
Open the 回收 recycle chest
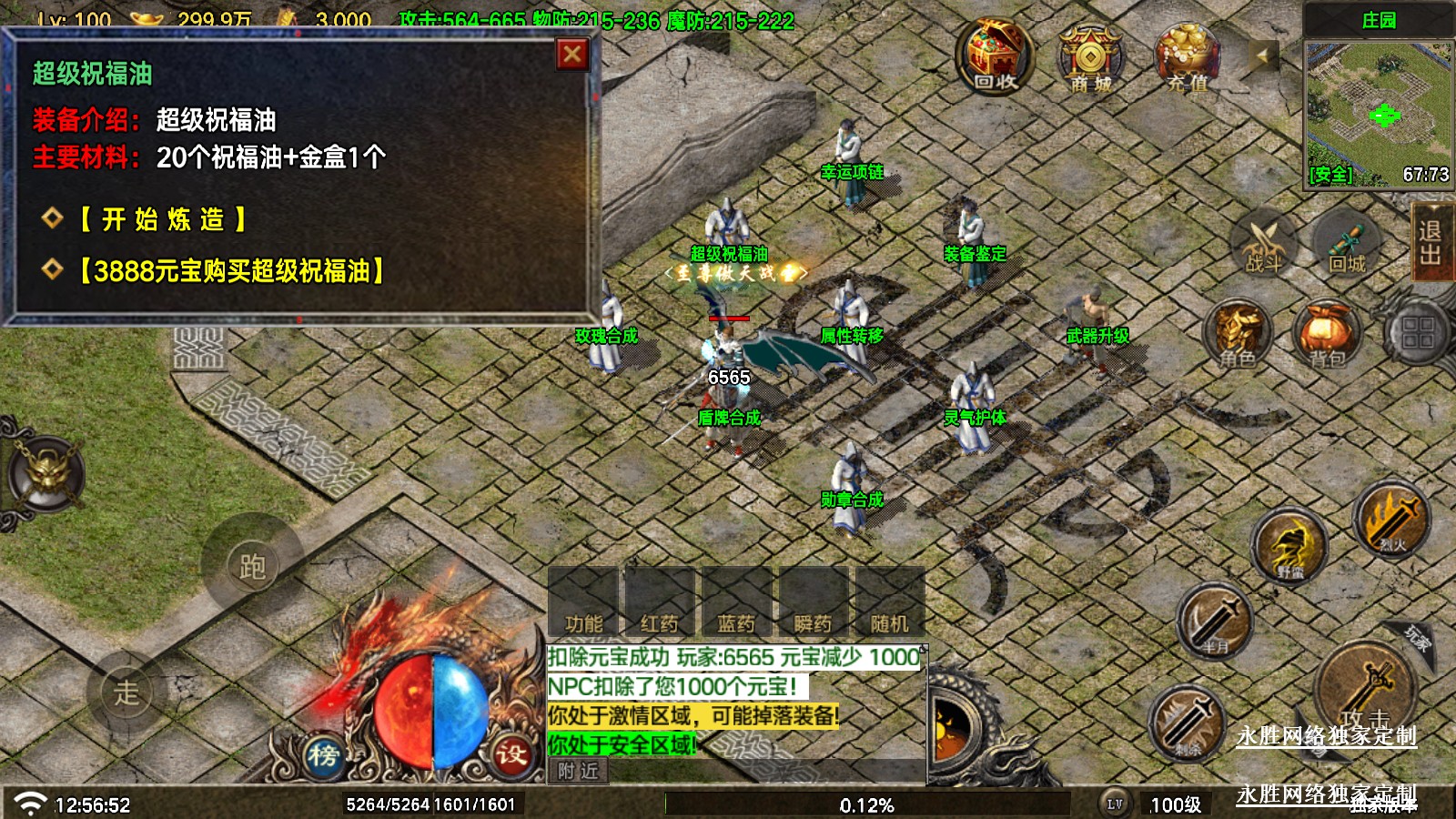pos(995,57)
